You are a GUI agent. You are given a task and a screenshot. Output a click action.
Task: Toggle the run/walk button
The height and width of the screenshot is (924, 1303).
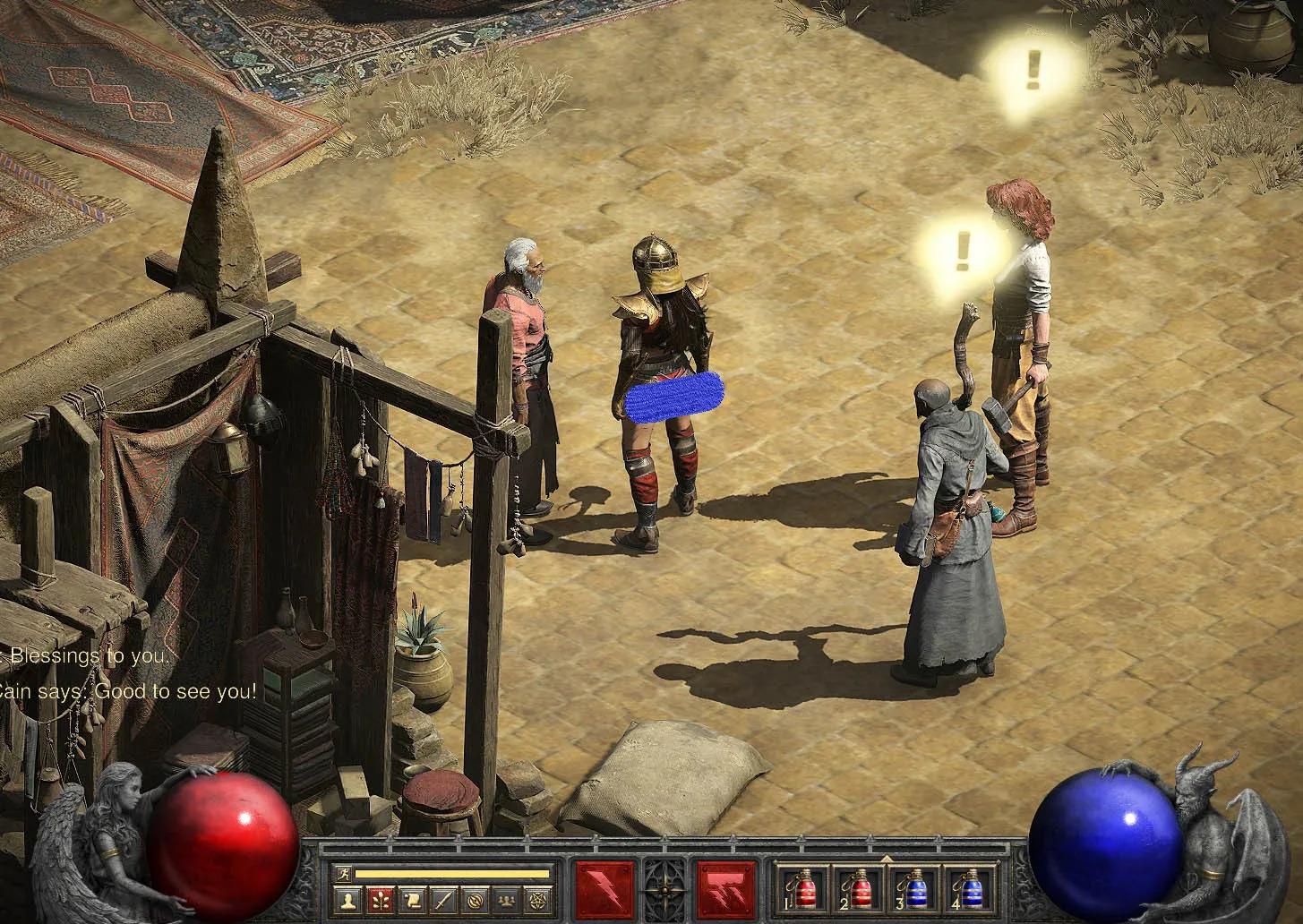click(343, 874)
